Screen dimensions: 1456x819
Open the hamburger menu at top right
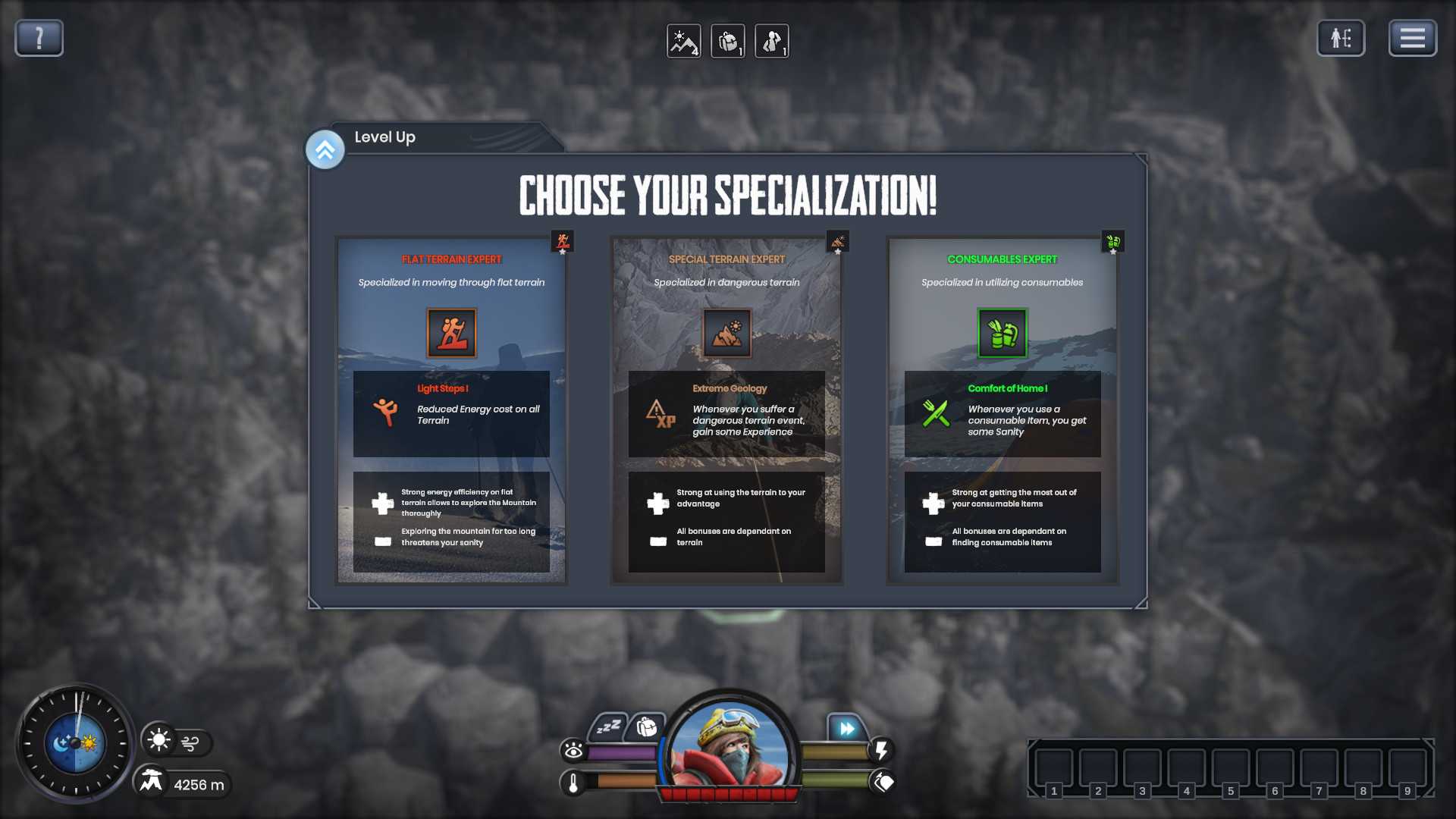1412,37
